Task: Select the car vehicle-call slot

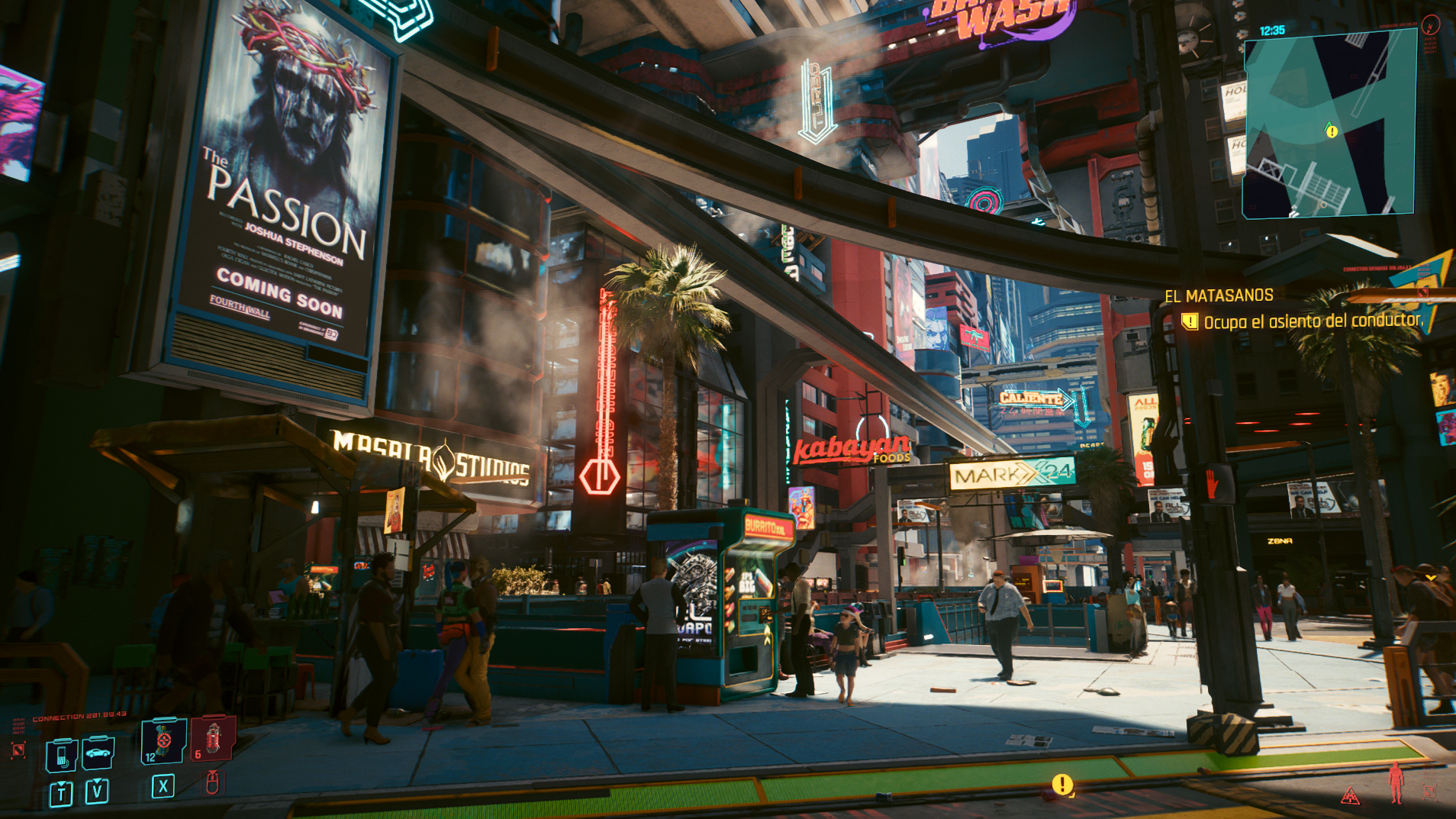Action: (98, 753)
